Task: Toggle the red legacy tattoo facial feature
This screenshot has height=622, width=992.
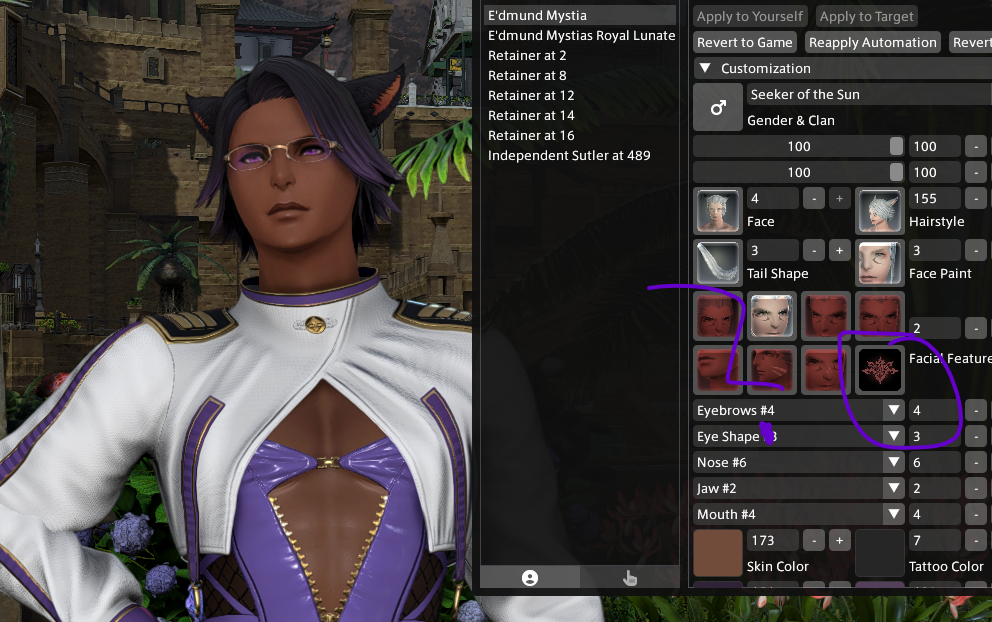Action: 880,369
